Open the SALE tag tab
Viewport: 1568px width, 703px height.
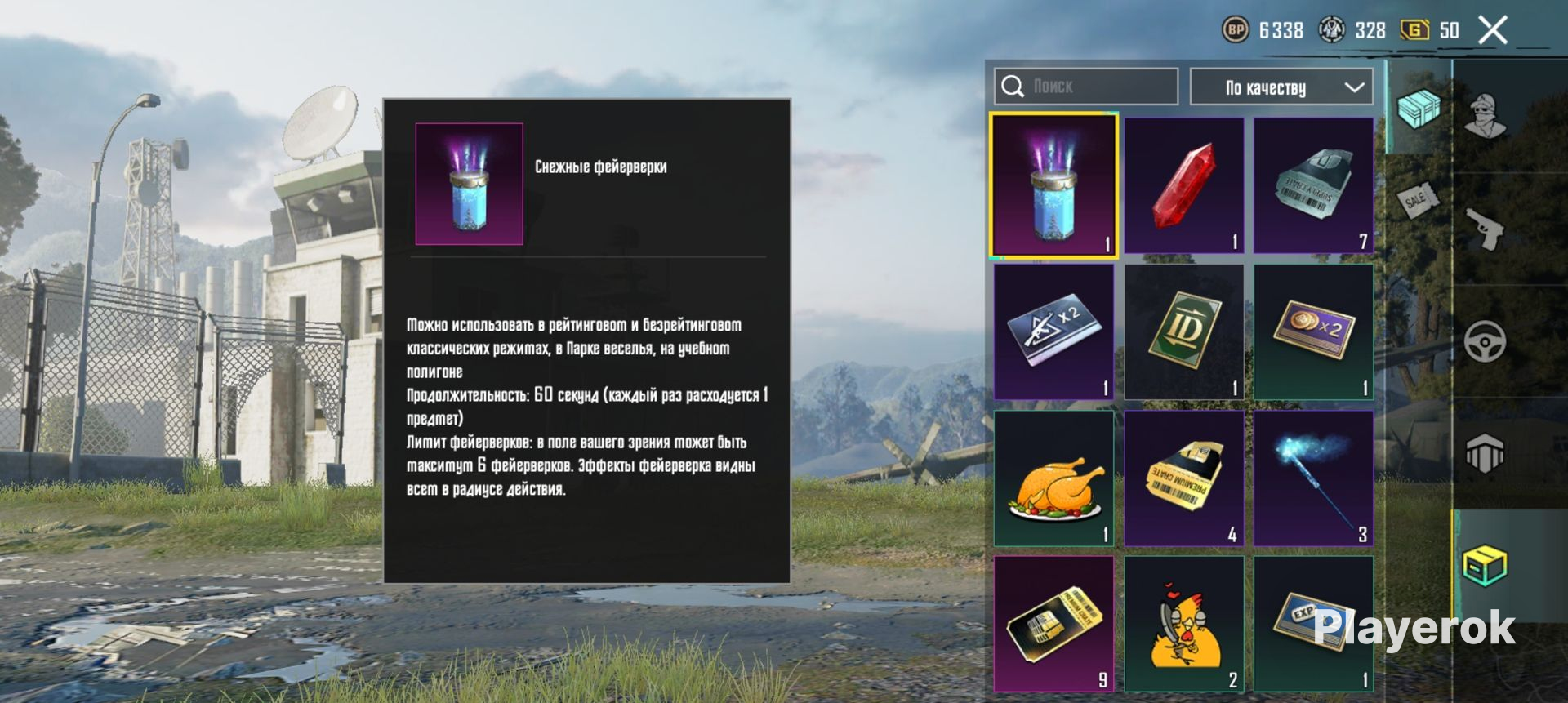pyautogui.click(x=1416, y=198)
